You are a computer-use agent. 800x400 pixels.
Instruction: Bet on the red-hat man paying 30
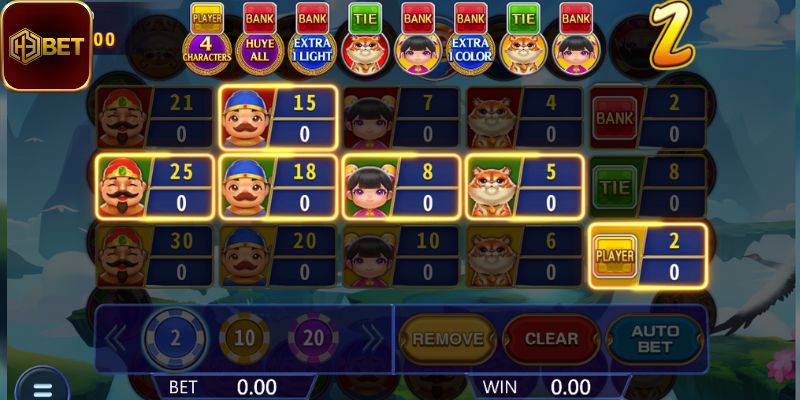[x=155, y=256]
